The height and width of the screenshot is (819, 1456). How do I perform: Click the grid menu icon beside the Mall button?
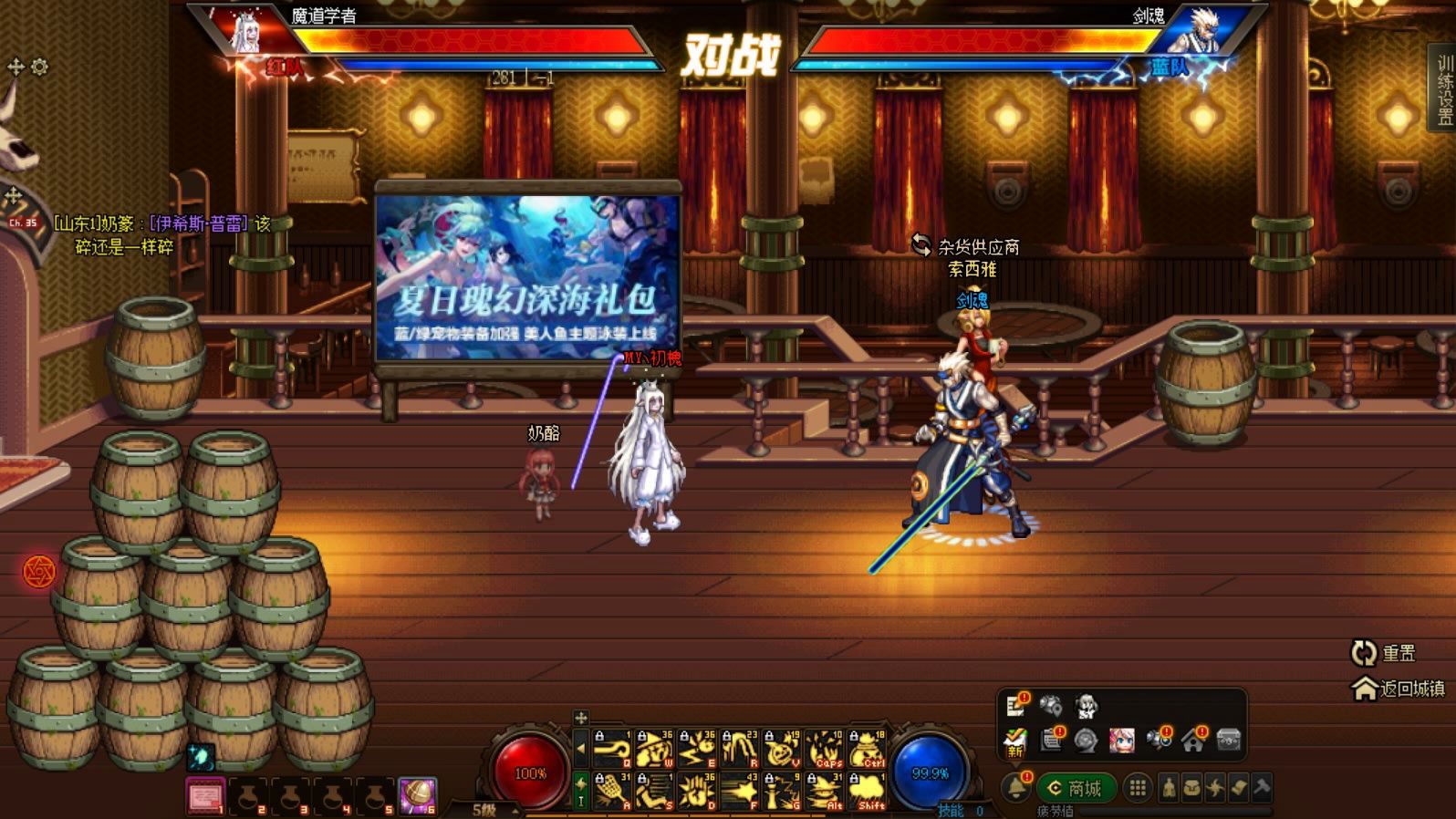point(1138,786)
